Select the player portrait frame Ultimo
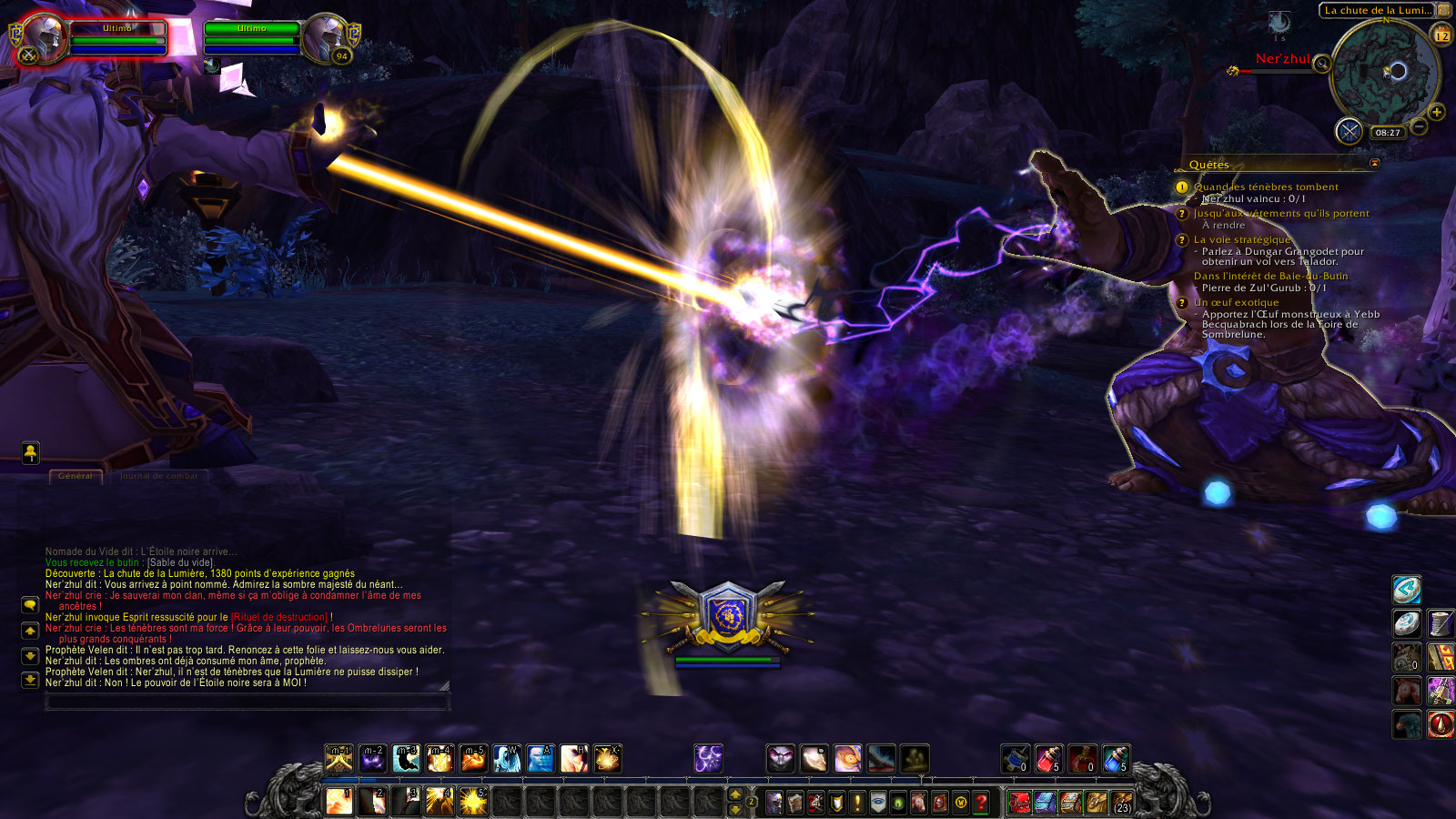Image resolution: width=1456 pixels, height=819 pixels. (x=45, y=39)
